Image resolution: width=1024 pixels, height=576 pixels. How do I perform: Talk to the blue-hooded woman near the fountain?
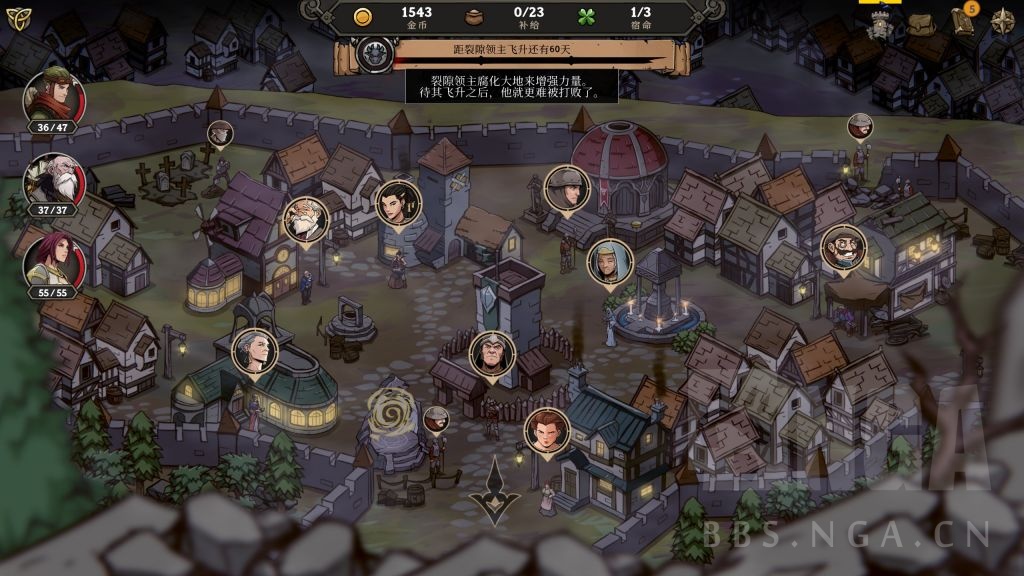pos(609,261)
